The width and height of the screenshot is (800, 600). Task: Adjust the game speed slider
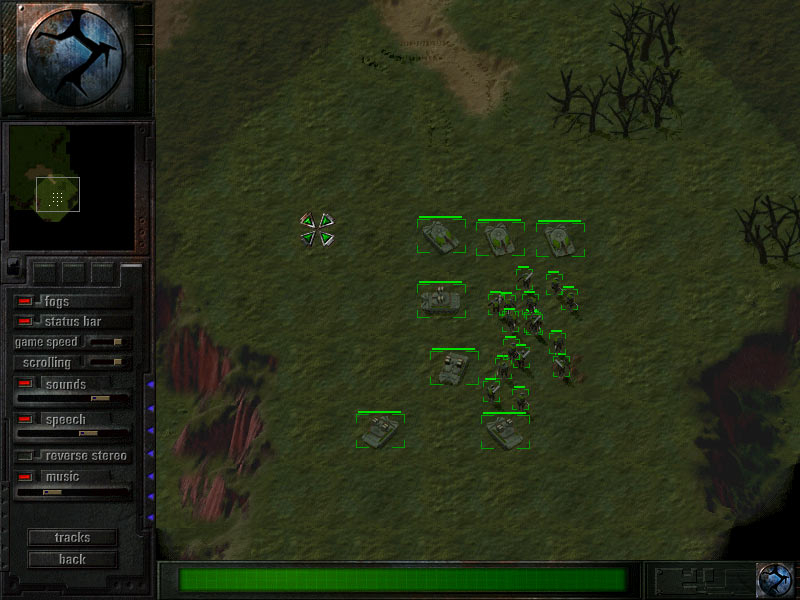coord(107,342)
